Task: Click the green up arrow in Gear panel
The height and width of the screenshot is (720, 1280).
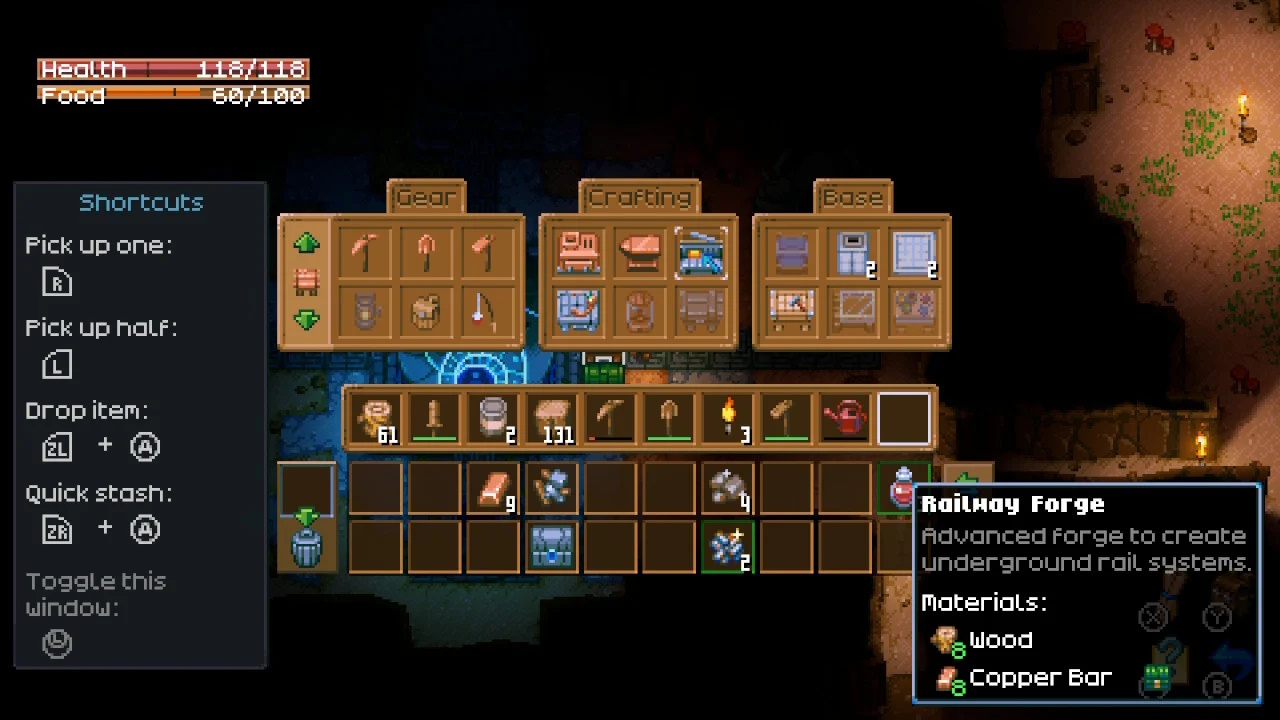Action: pyautogui.click(x=306, y=243)
